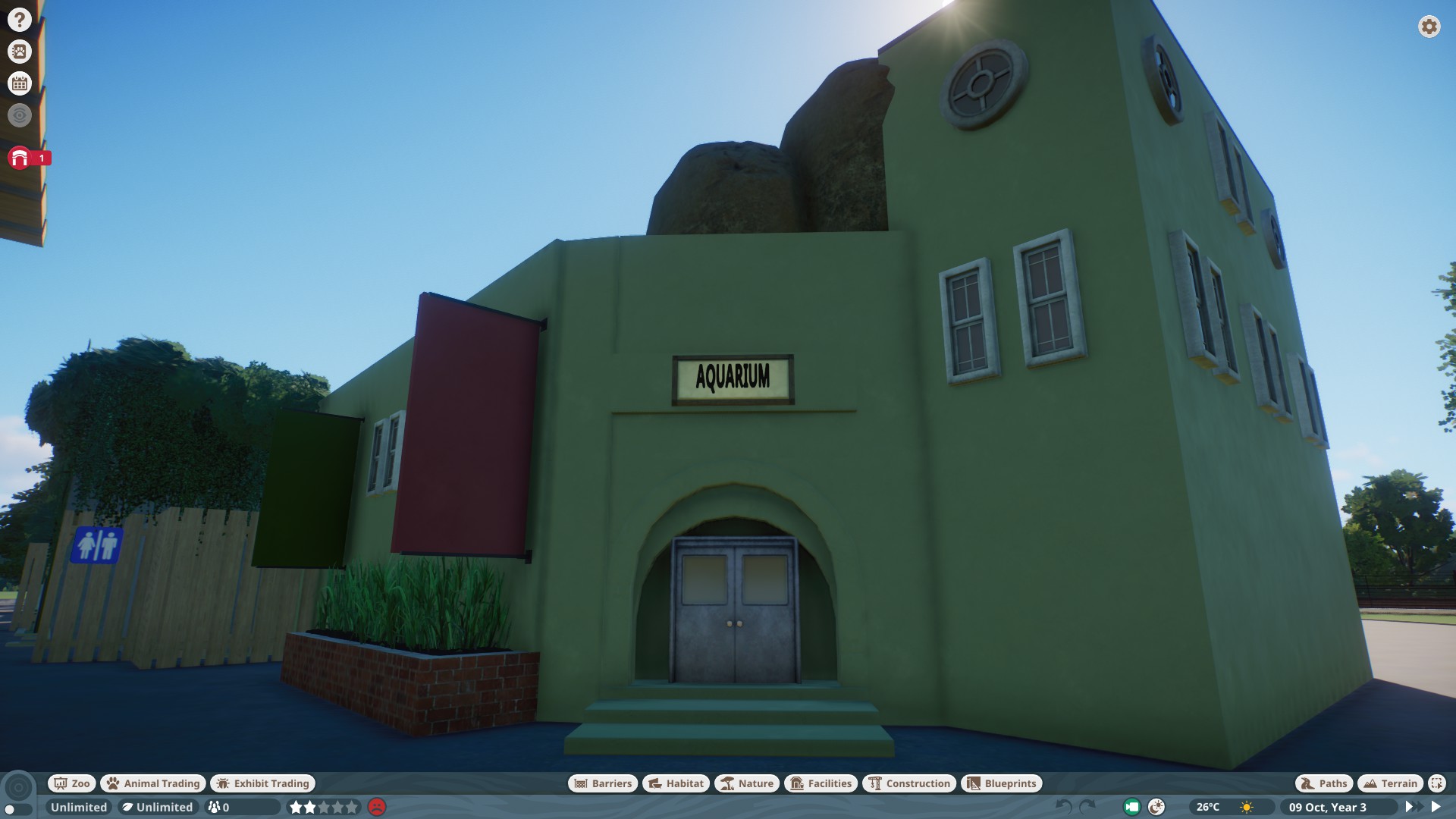The image size is (1456, 819).
Task: Open the Blueprints browser
Action: (1001, 783)
